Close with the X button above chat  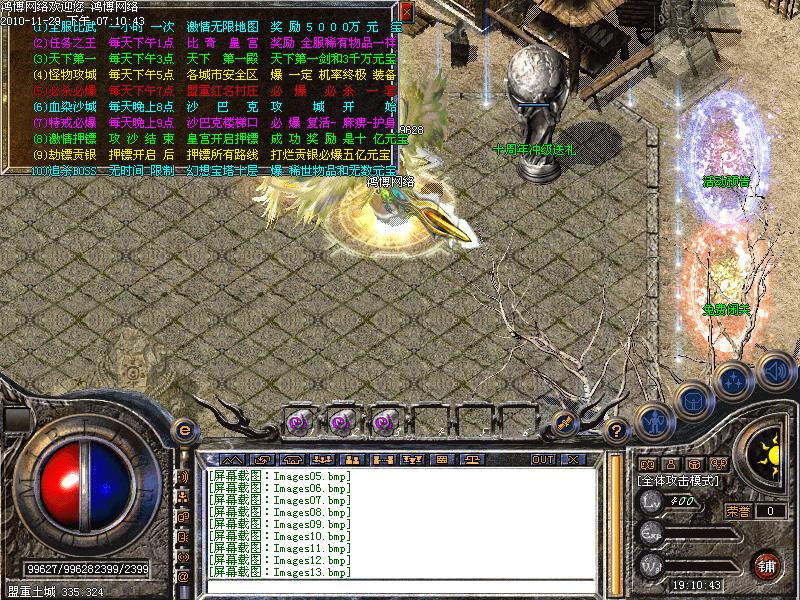(573, 459)
